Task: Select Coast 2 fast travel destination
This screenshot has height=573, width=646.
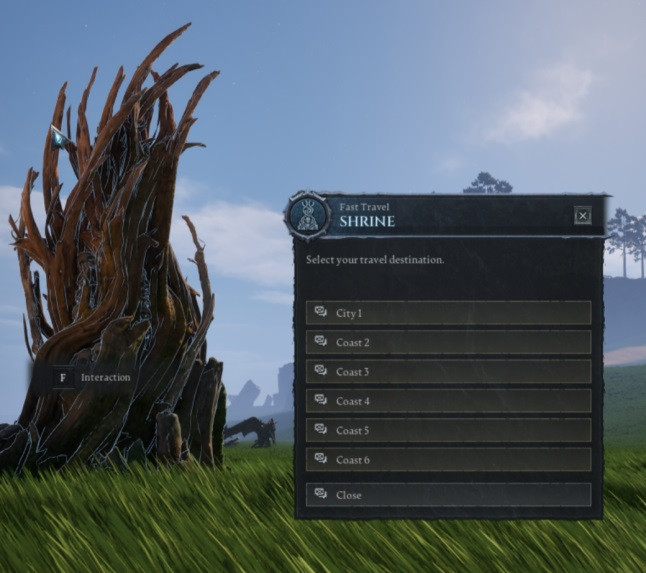Action: click(448, 342)
